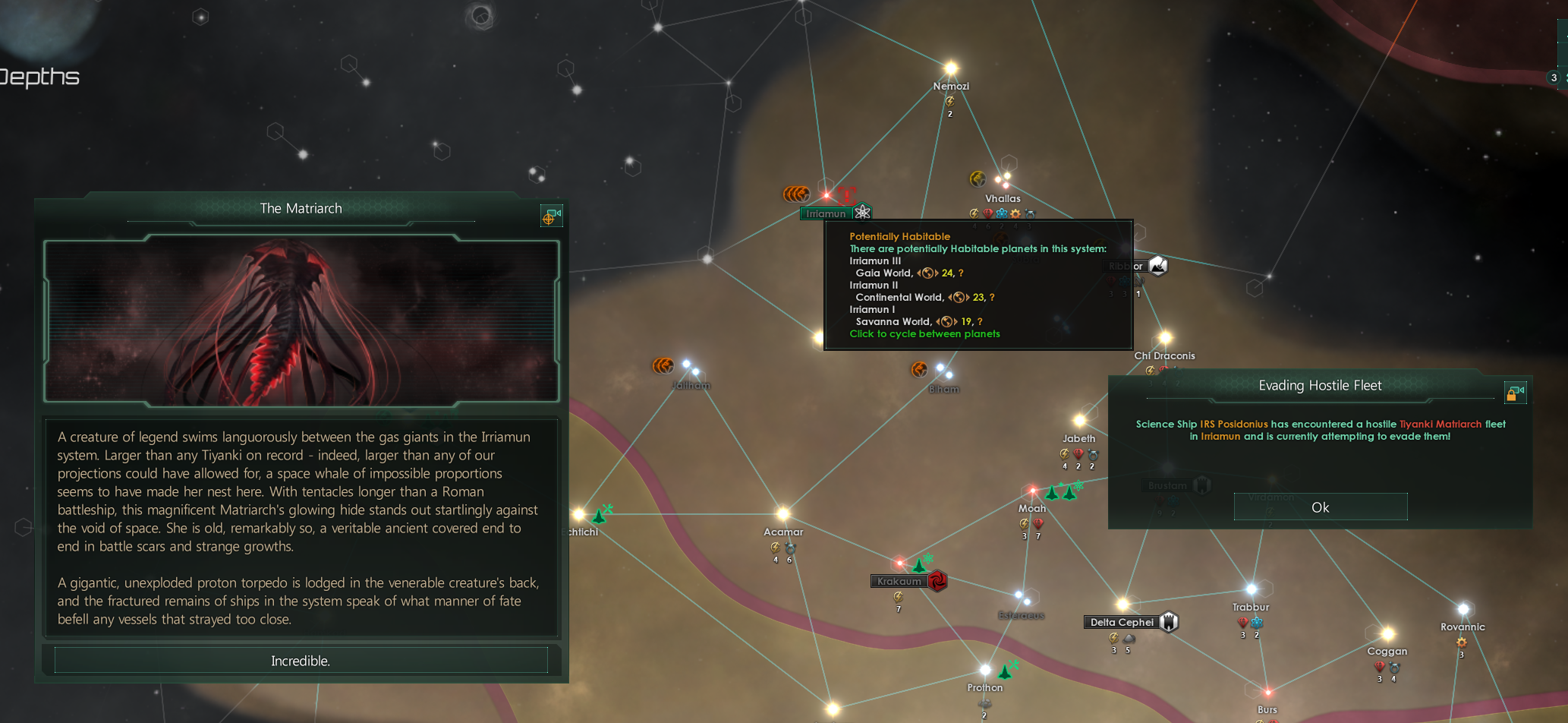Screen dimensions: 1568x723
Task: Click the red hostile alert marker at Irriamun
Action: (847, 195)
